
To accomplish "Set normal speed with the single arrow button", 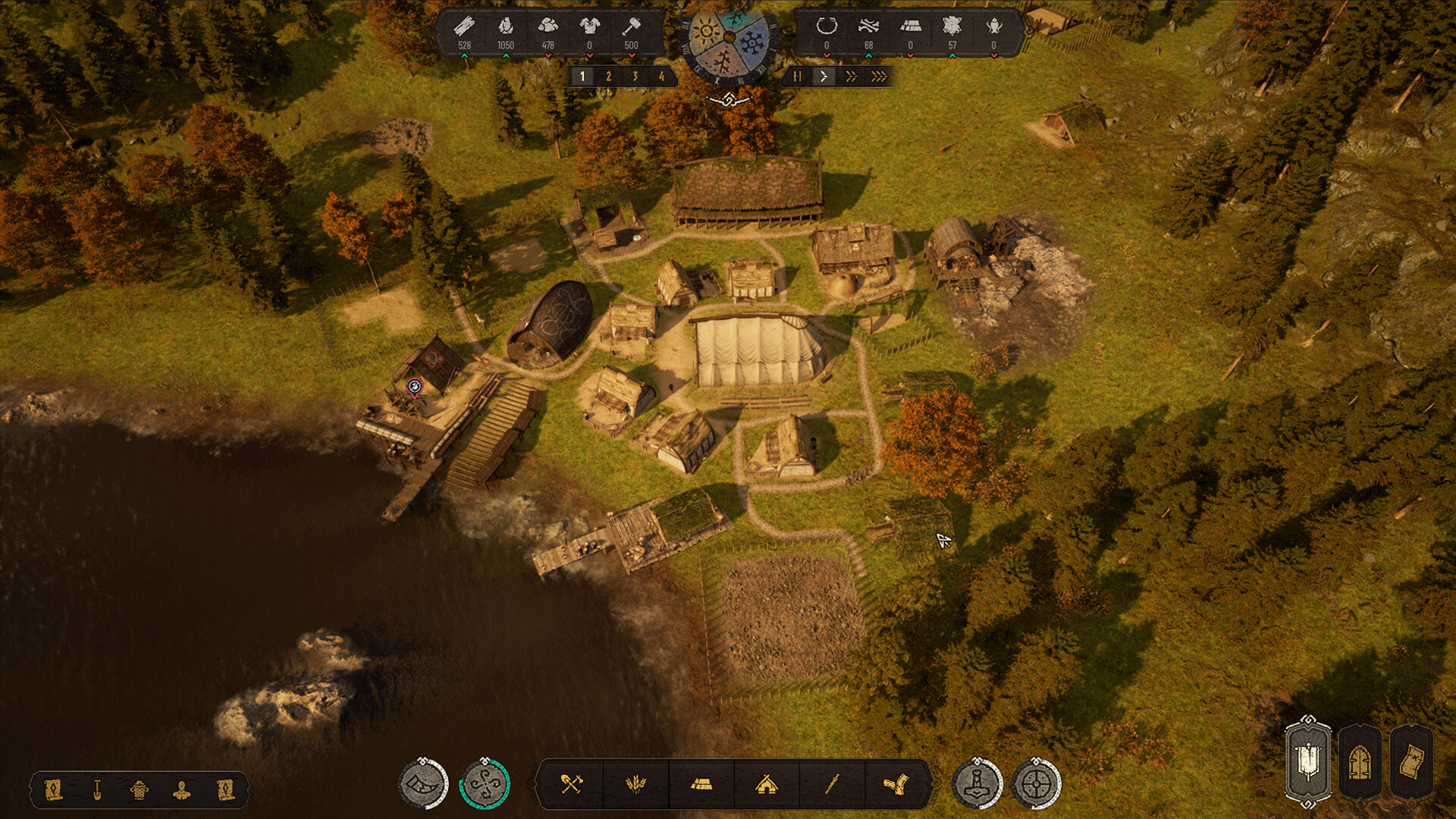I will point(824,76).
